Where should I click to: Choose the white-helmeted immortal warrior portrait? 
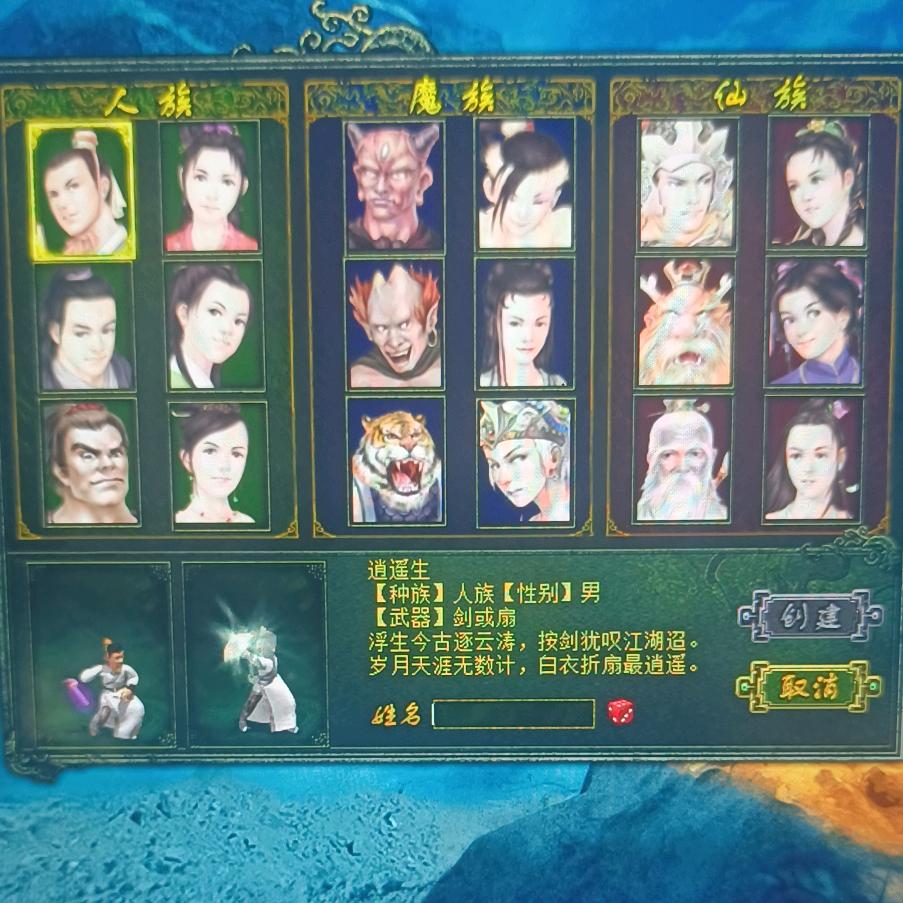(687, 184)
